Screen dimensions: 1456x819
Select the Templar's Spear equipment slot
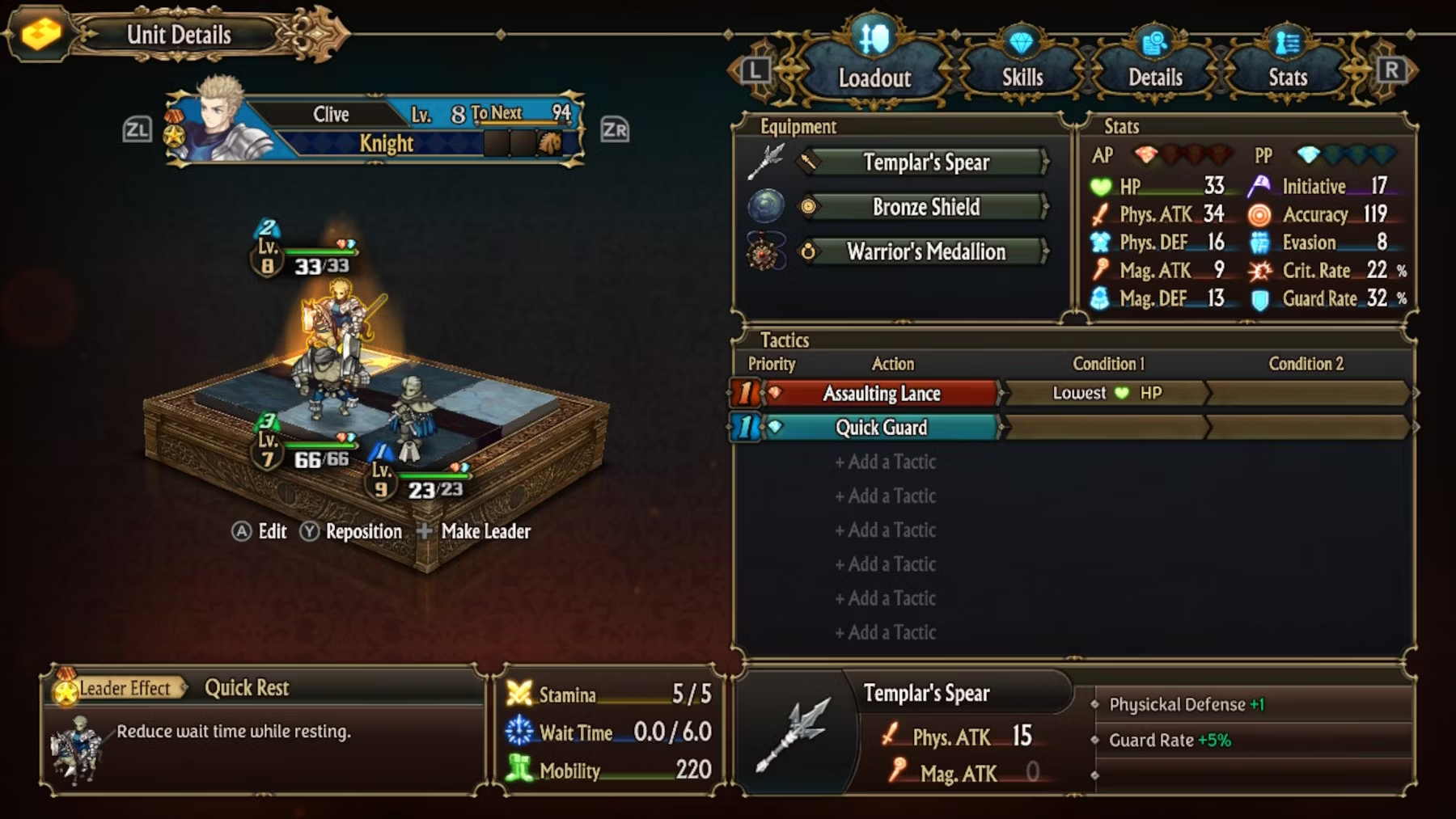tap(926, 163)
